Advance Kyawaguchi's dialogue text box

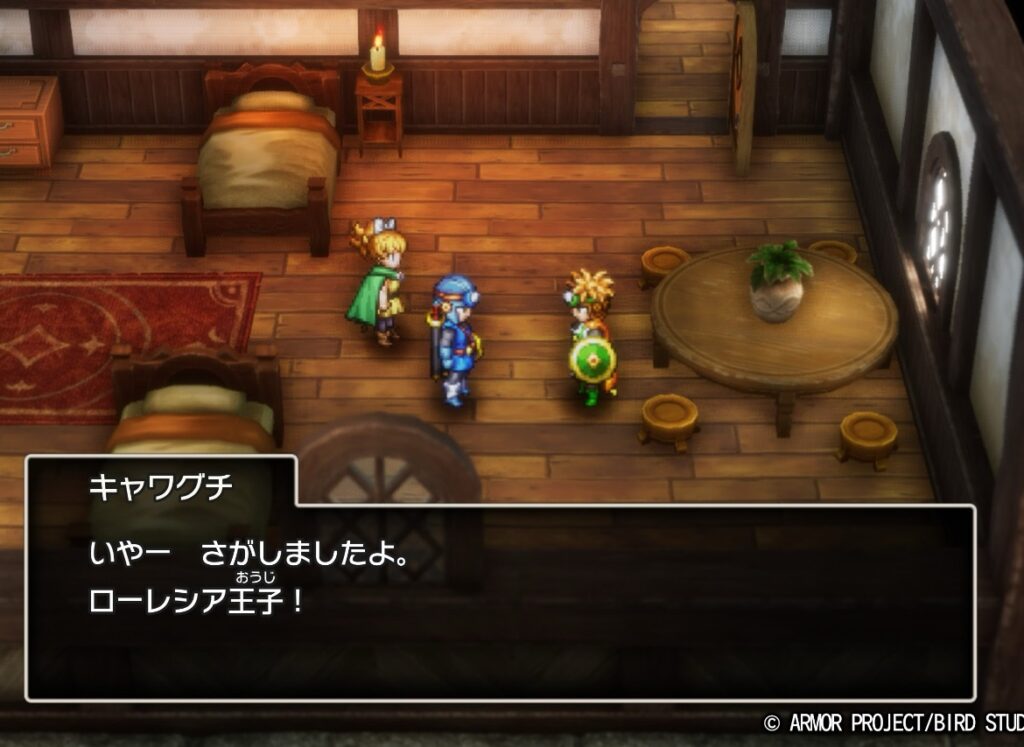coord(500,600)
